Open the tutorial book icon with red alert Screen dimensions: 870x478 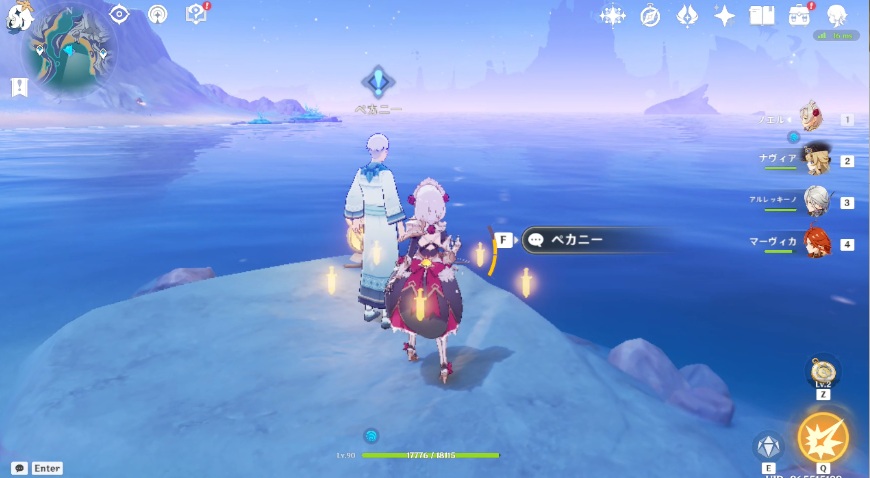pyautogui.click(x=197, y=14)
